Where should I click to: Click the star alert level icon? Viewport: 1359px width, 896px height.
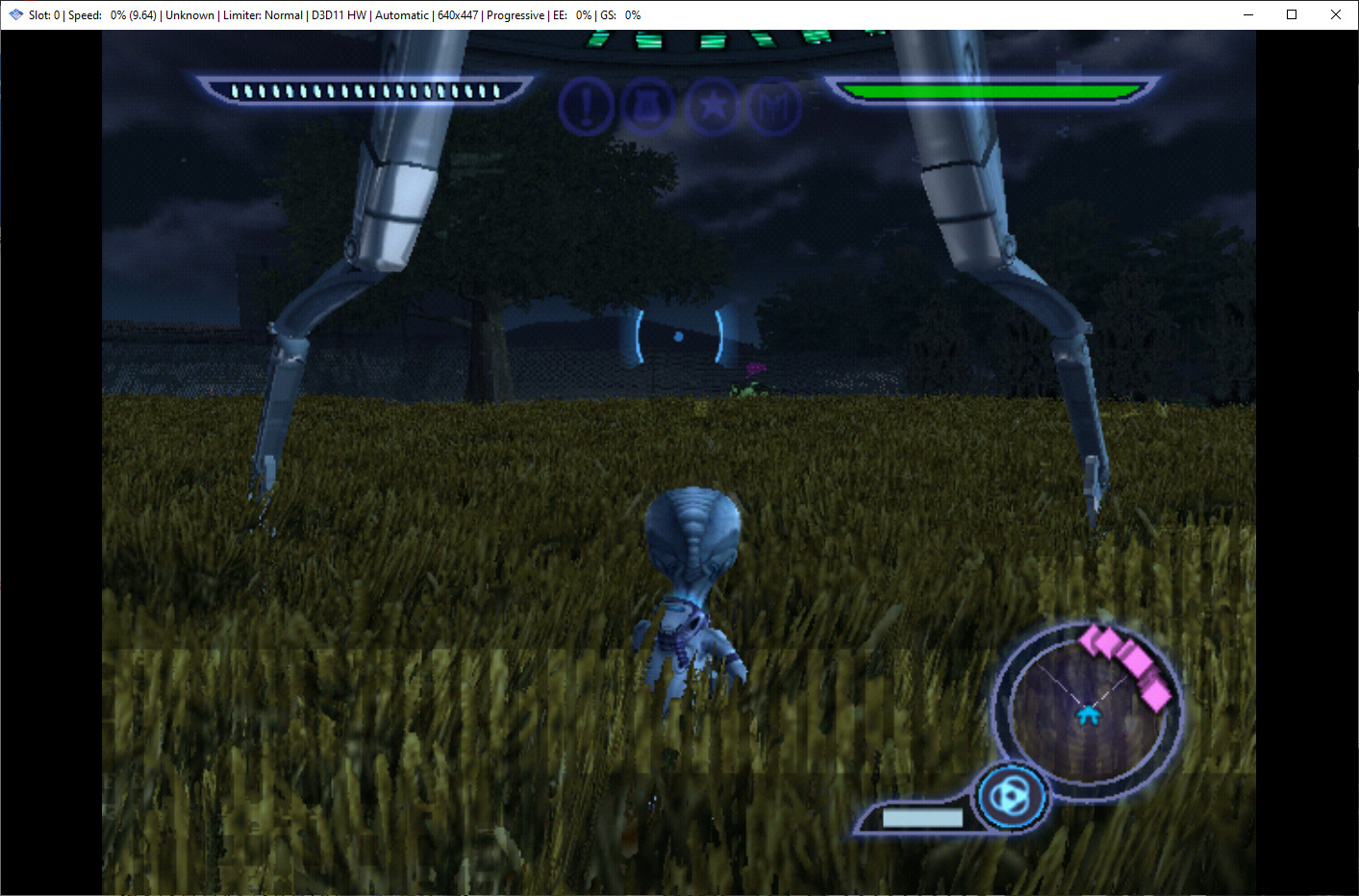pos(713,106)
